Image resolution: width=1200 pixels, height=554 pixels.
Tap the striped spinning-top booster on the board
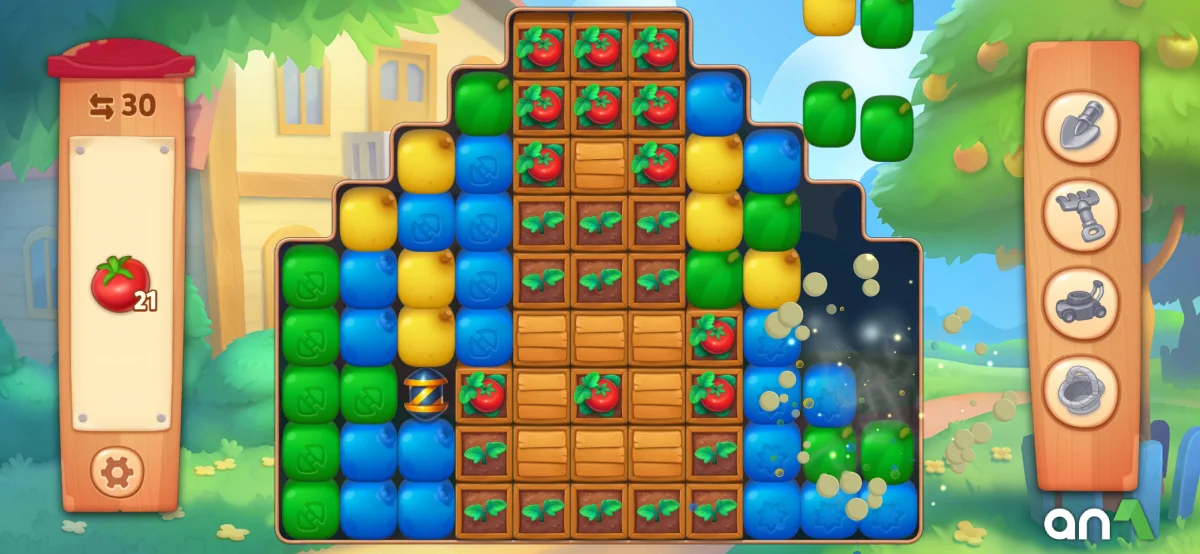coord(426,393)
